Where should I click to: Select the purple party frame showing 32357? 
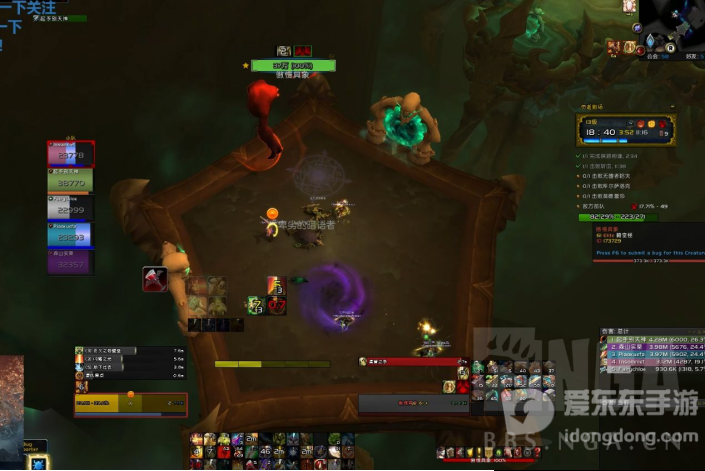(x=70, y=261)
